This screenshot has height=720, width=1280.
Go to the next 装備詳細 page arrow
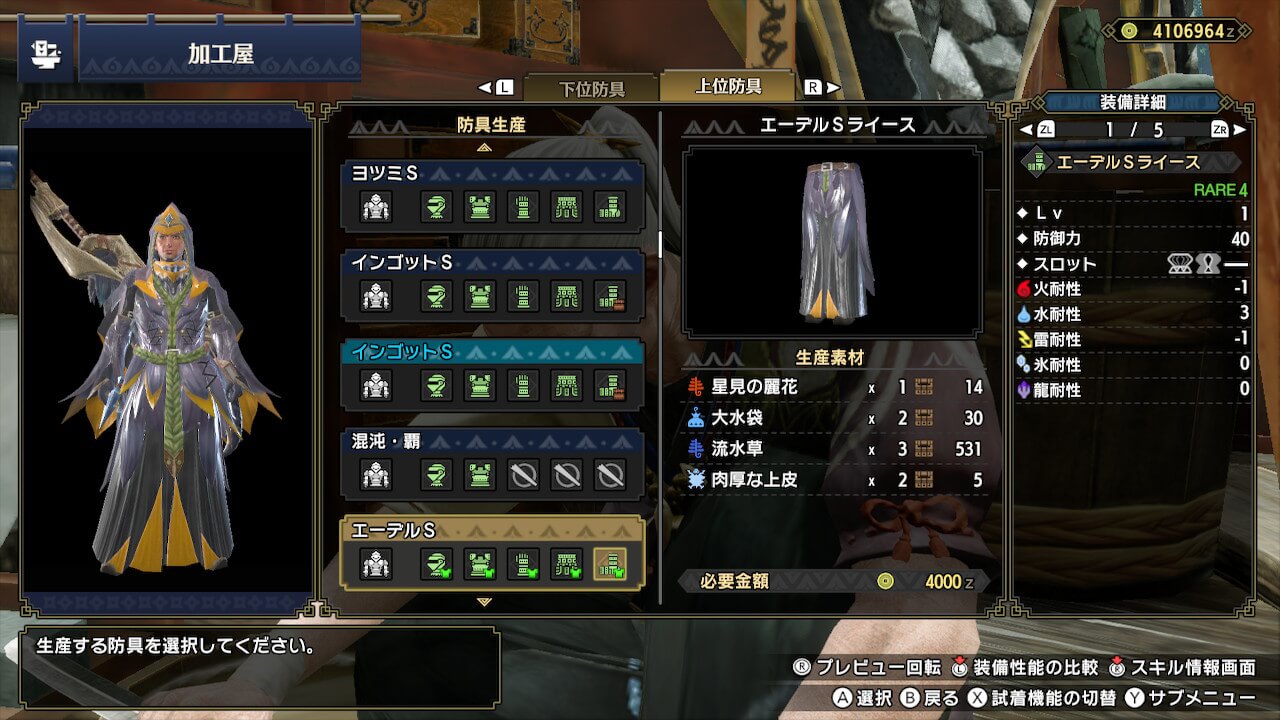tap(1241, 130)
